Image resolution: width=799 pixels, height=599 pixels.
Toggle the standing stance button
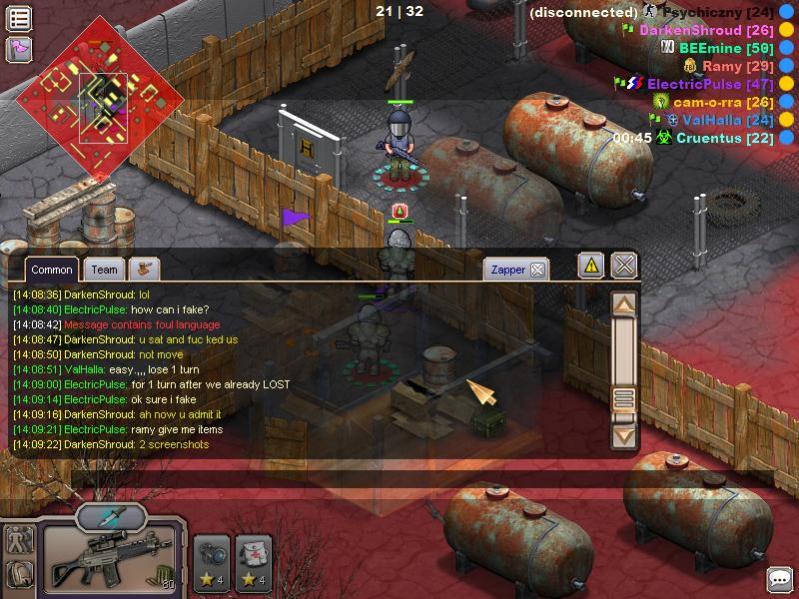(x=19, y=540)
